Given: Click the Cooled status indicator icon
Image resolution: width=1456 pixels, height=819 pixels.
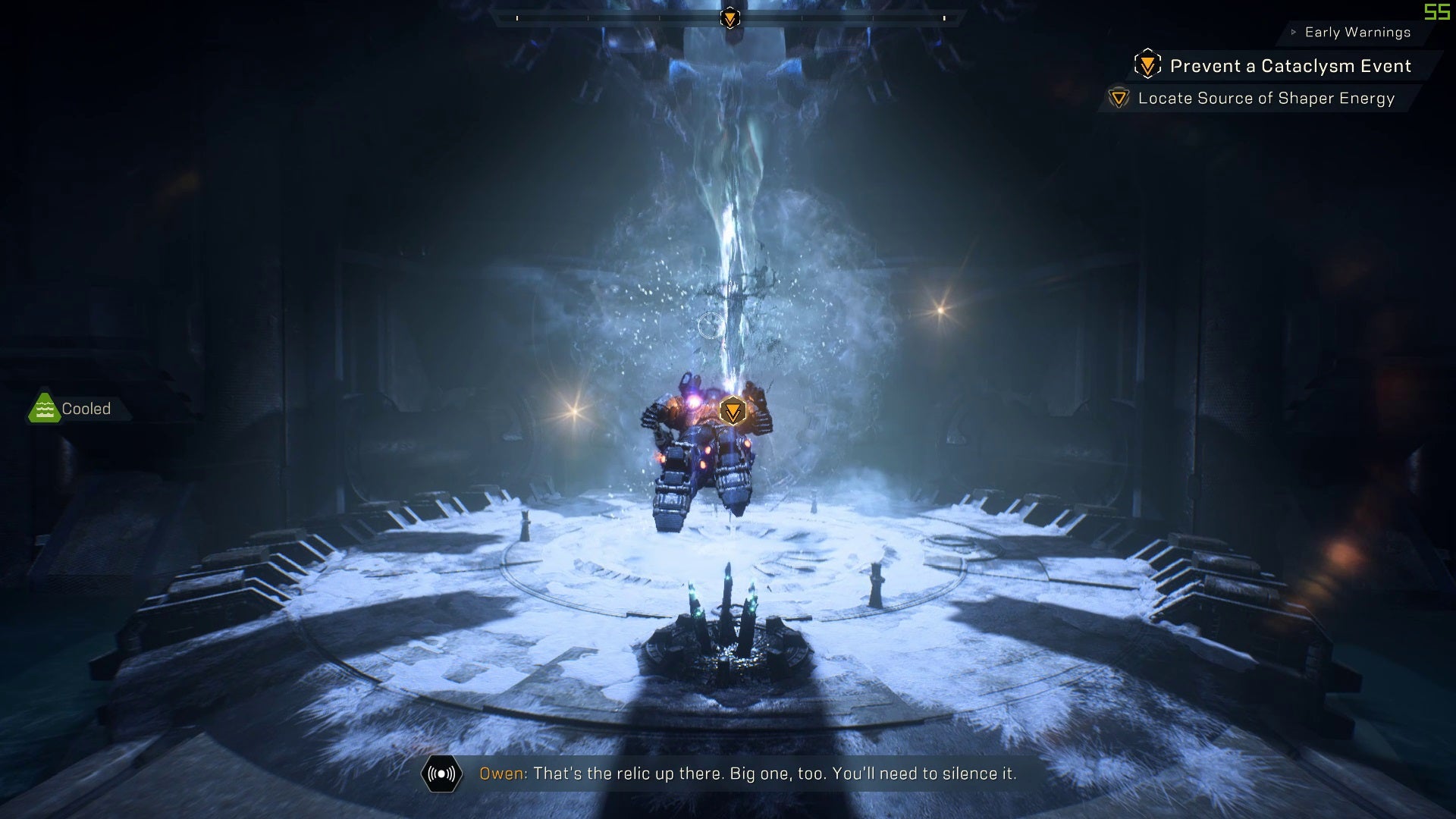Looking at the screenshot, I should [45, 408].
